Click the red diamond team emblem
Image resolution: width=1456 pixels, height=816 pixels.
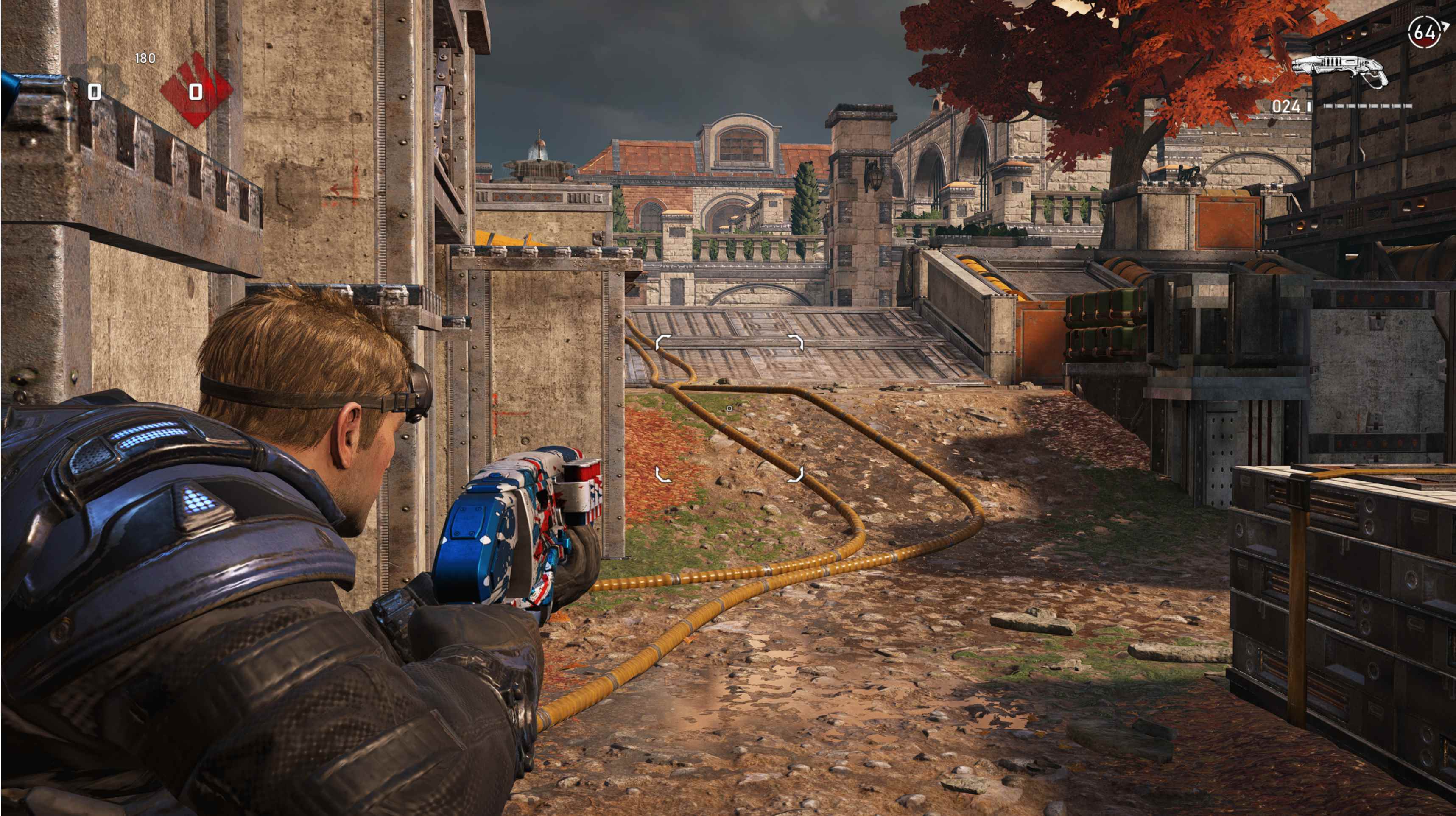click(196, 90)
